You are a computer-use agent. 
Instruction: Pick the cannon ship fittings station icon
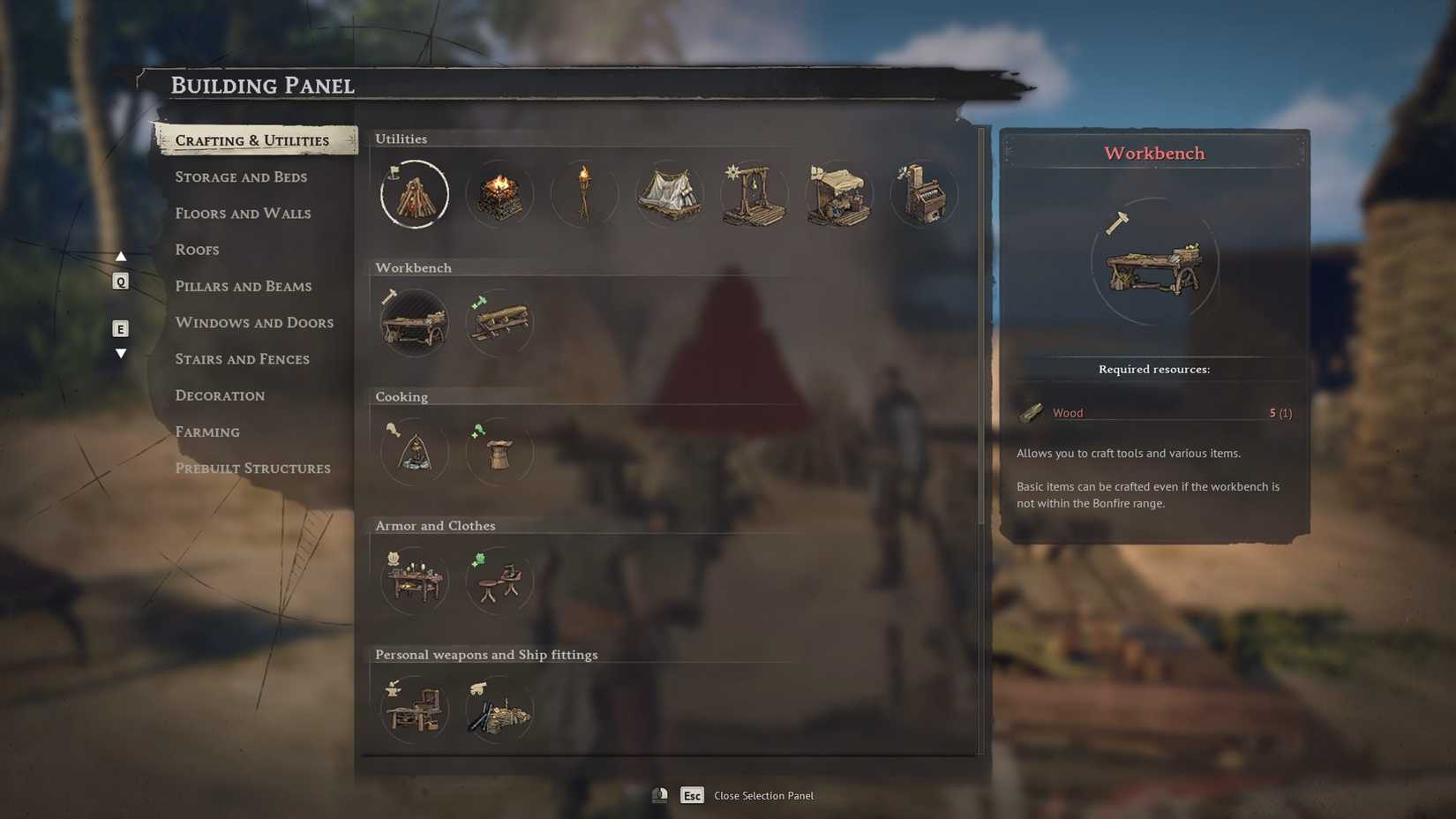(499, 710)
